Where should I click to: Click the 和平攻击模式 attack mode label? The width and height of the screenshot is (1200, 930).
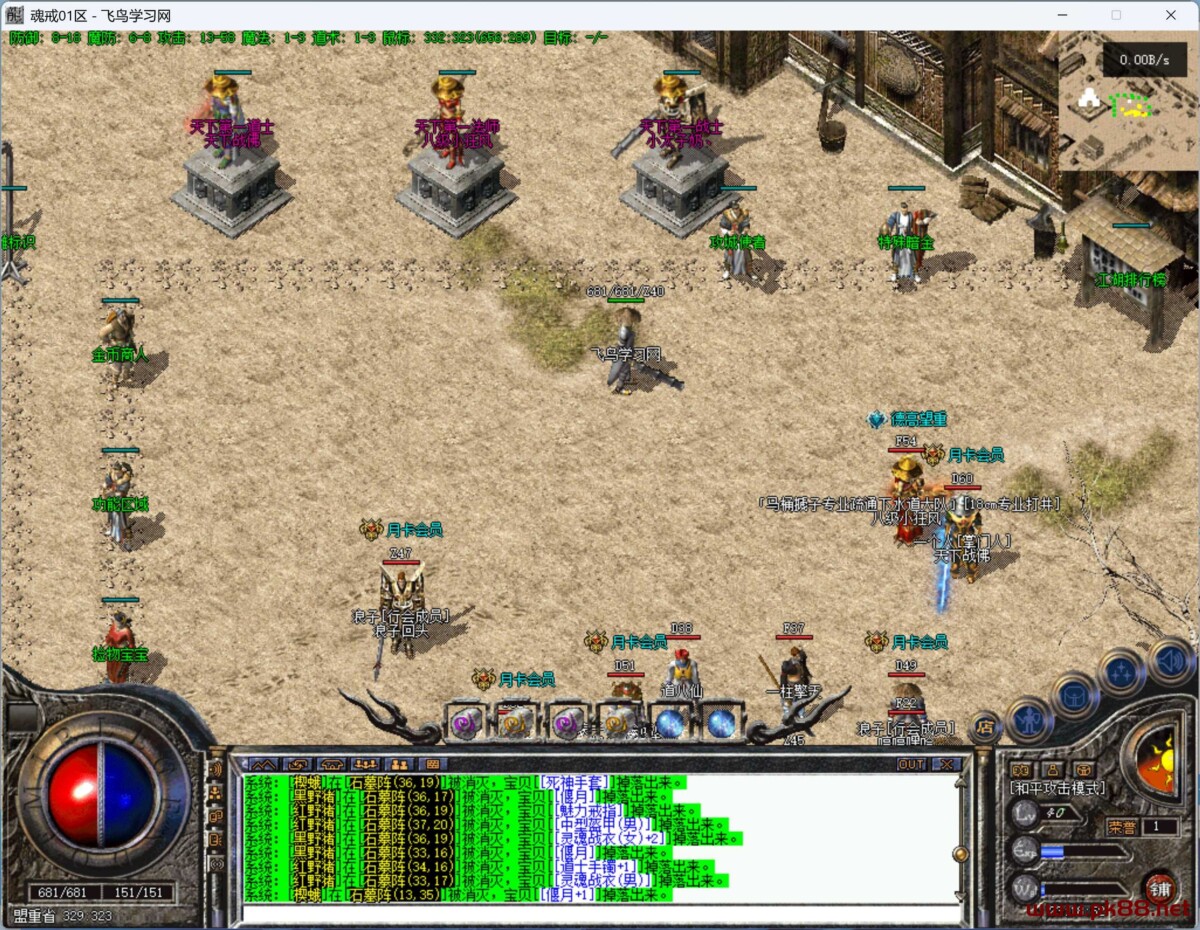click(x=1058, y=789)
